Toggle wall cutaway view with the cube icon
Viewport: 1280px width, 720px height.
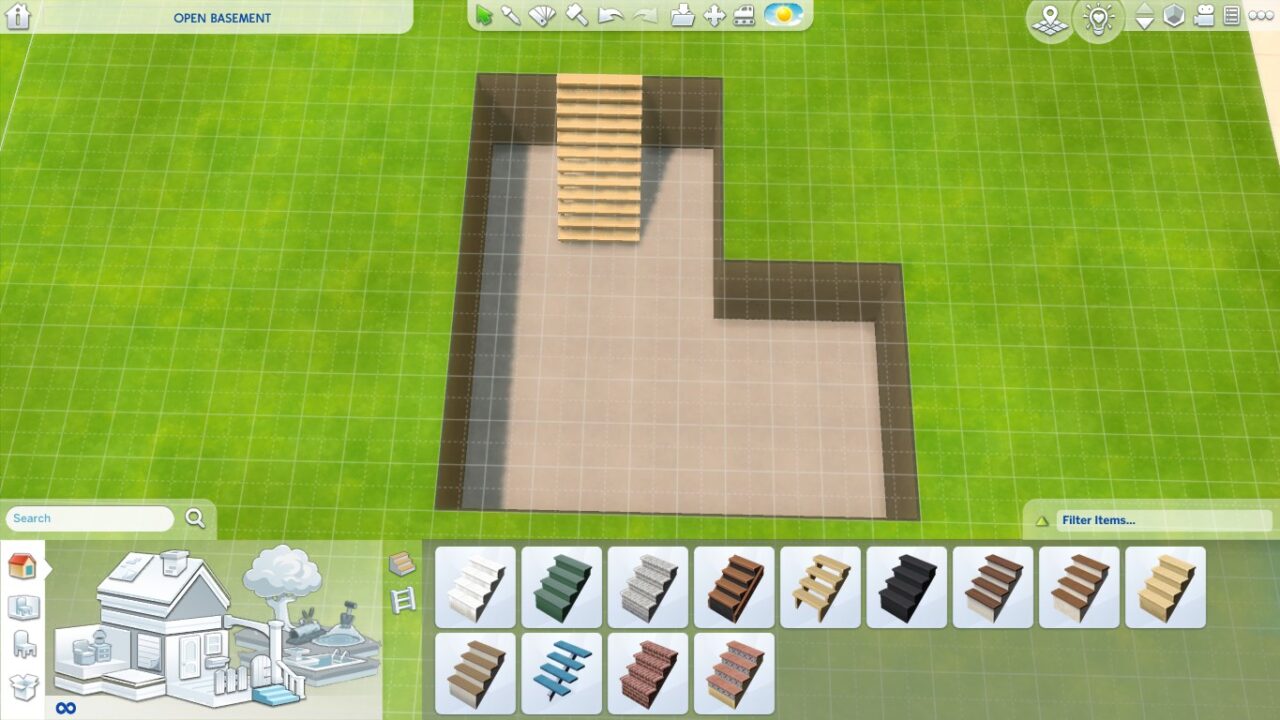click(x=1173, y=15)
